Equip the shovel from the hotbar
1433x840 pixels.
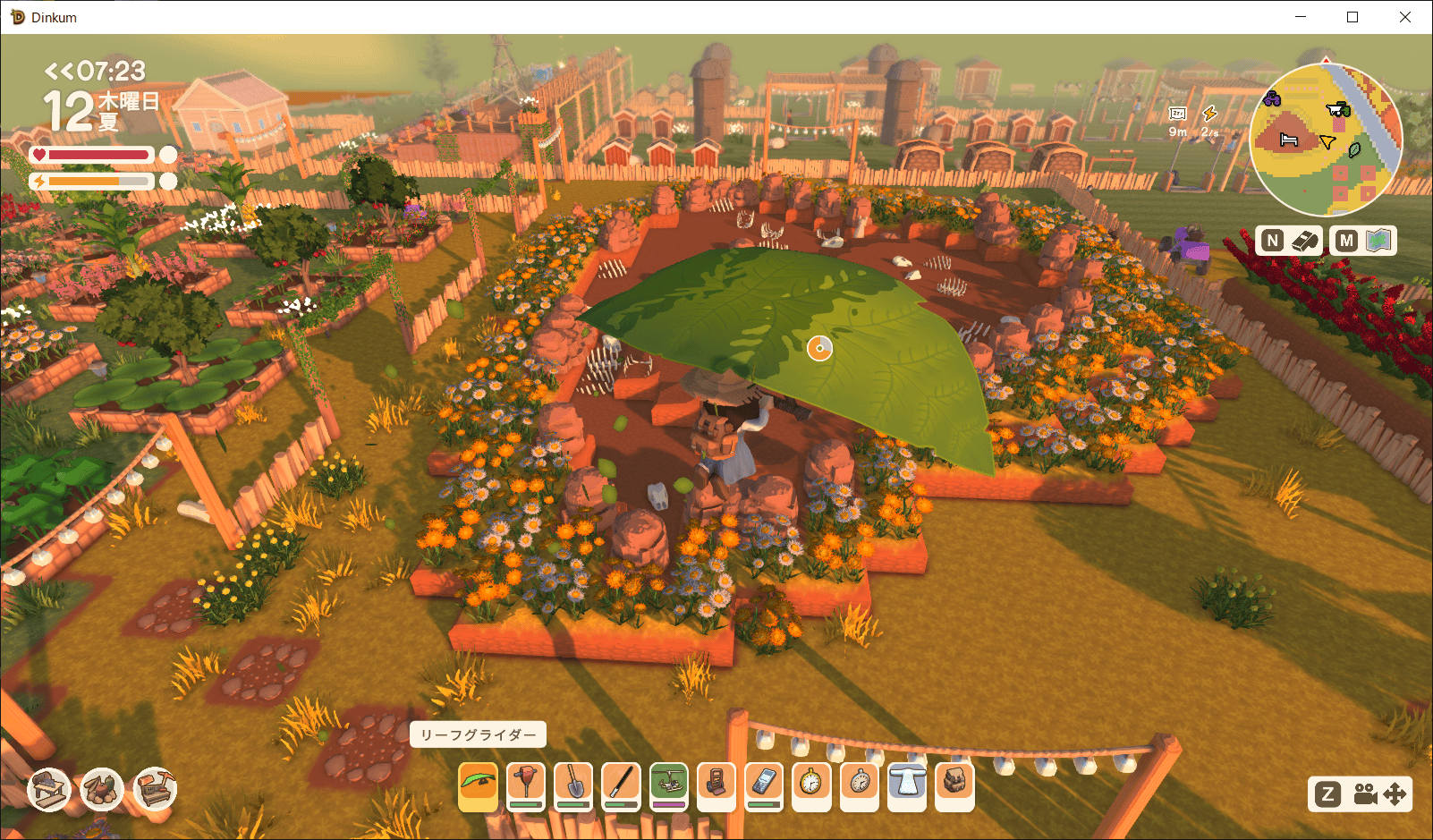point(573,785)
